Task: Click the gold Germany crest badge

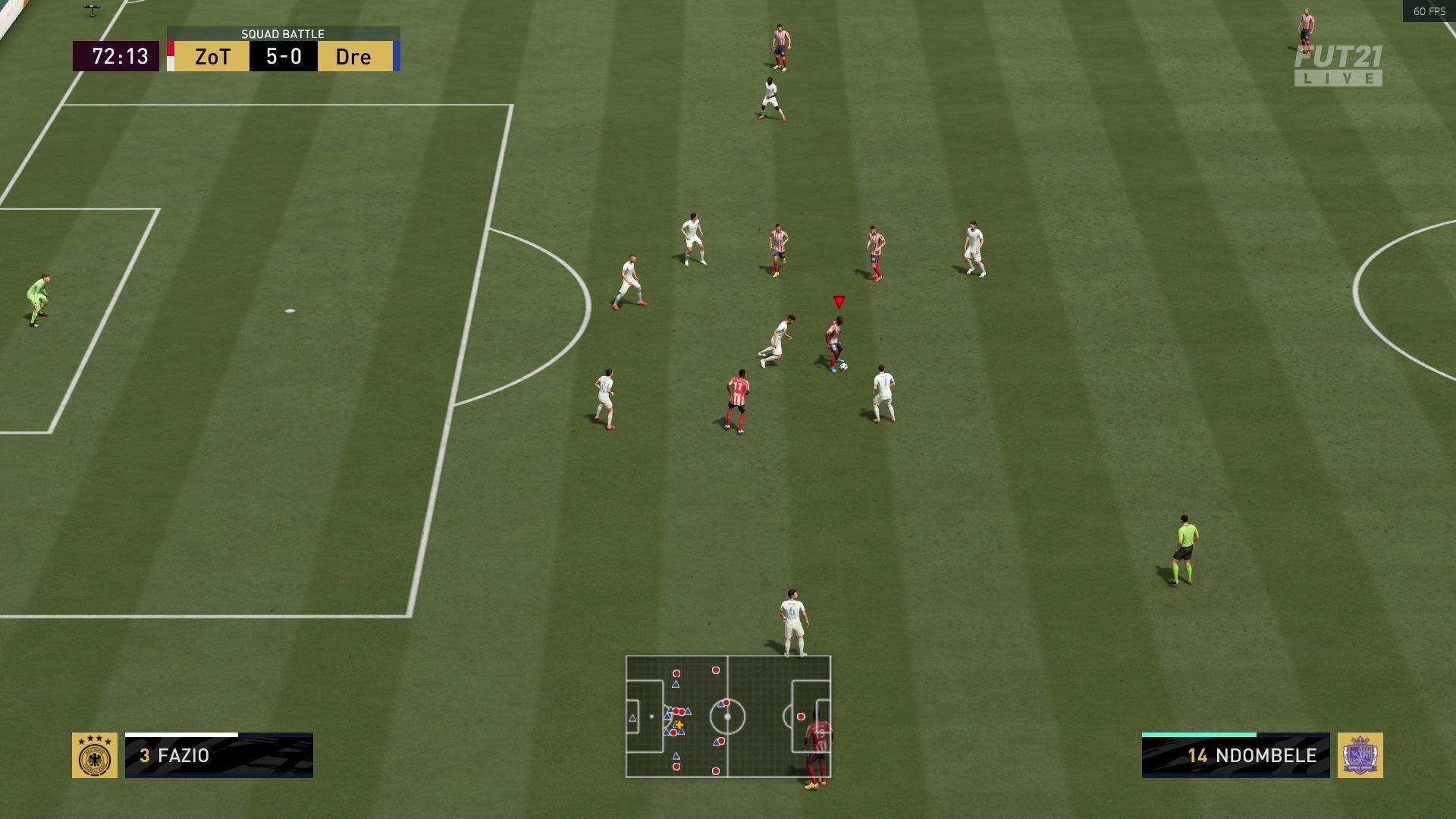Action: [x=95, y=755]
